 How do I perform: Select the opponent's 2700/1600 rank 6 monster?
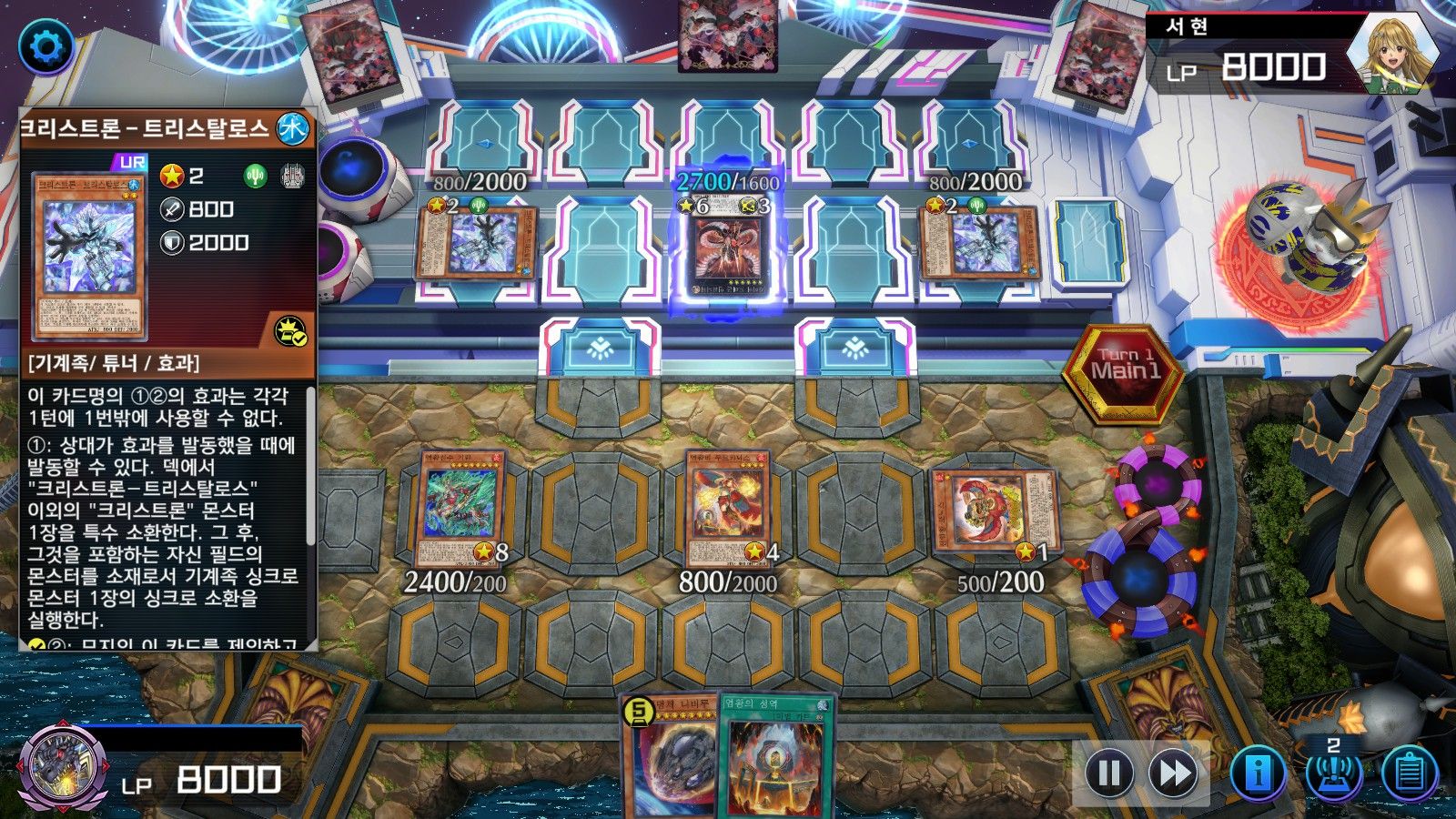(726, 253)
